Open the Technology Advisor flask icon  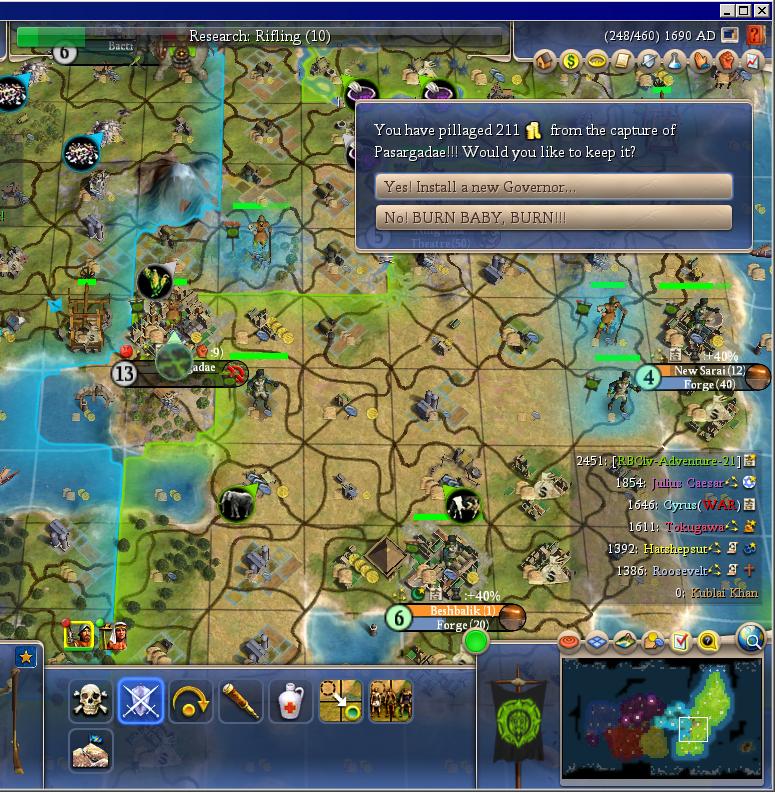pos(674,62)
